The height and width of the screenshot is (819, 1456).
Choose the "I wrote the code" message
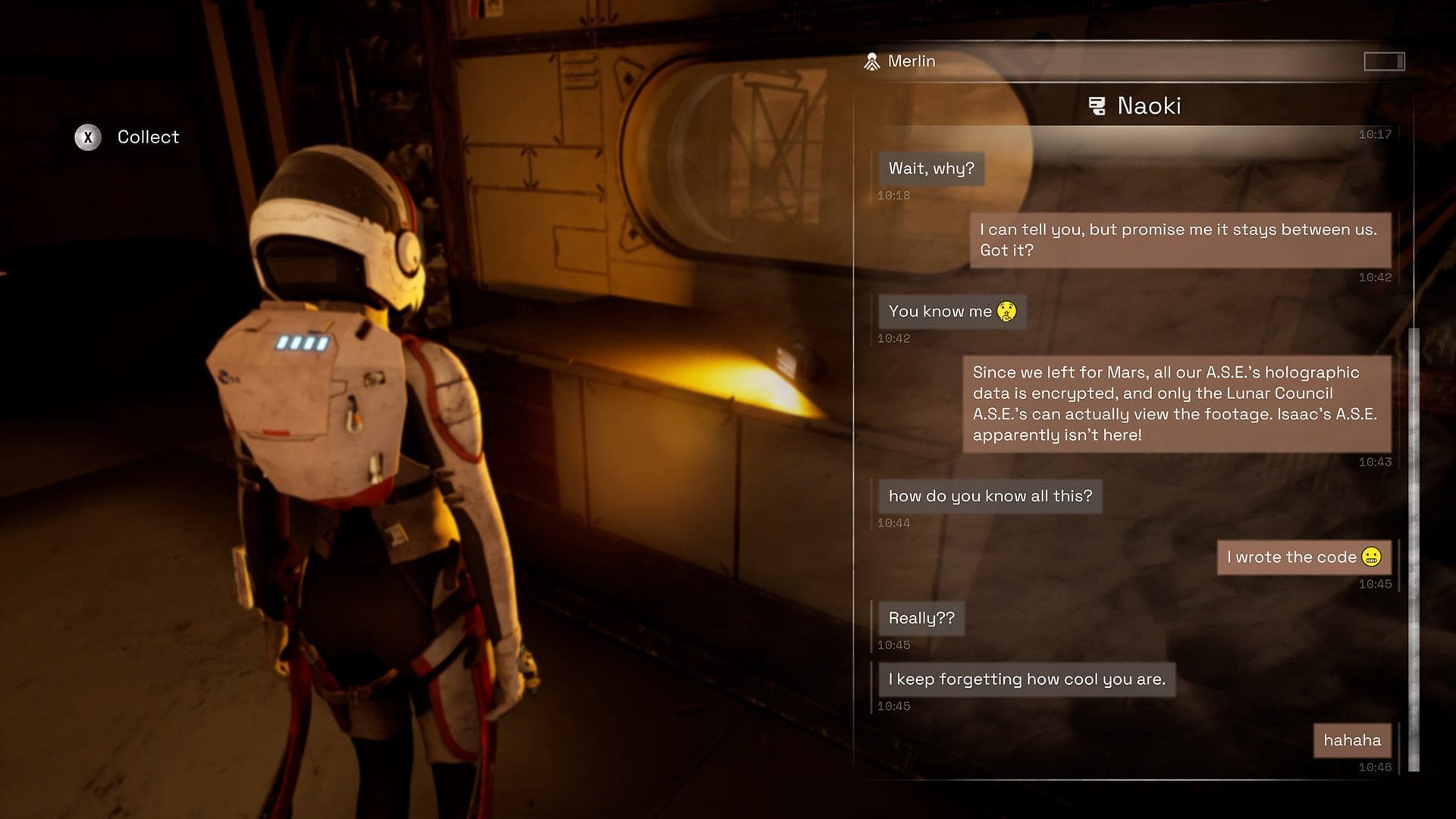pyautogui.click(x=1304, y=557)
